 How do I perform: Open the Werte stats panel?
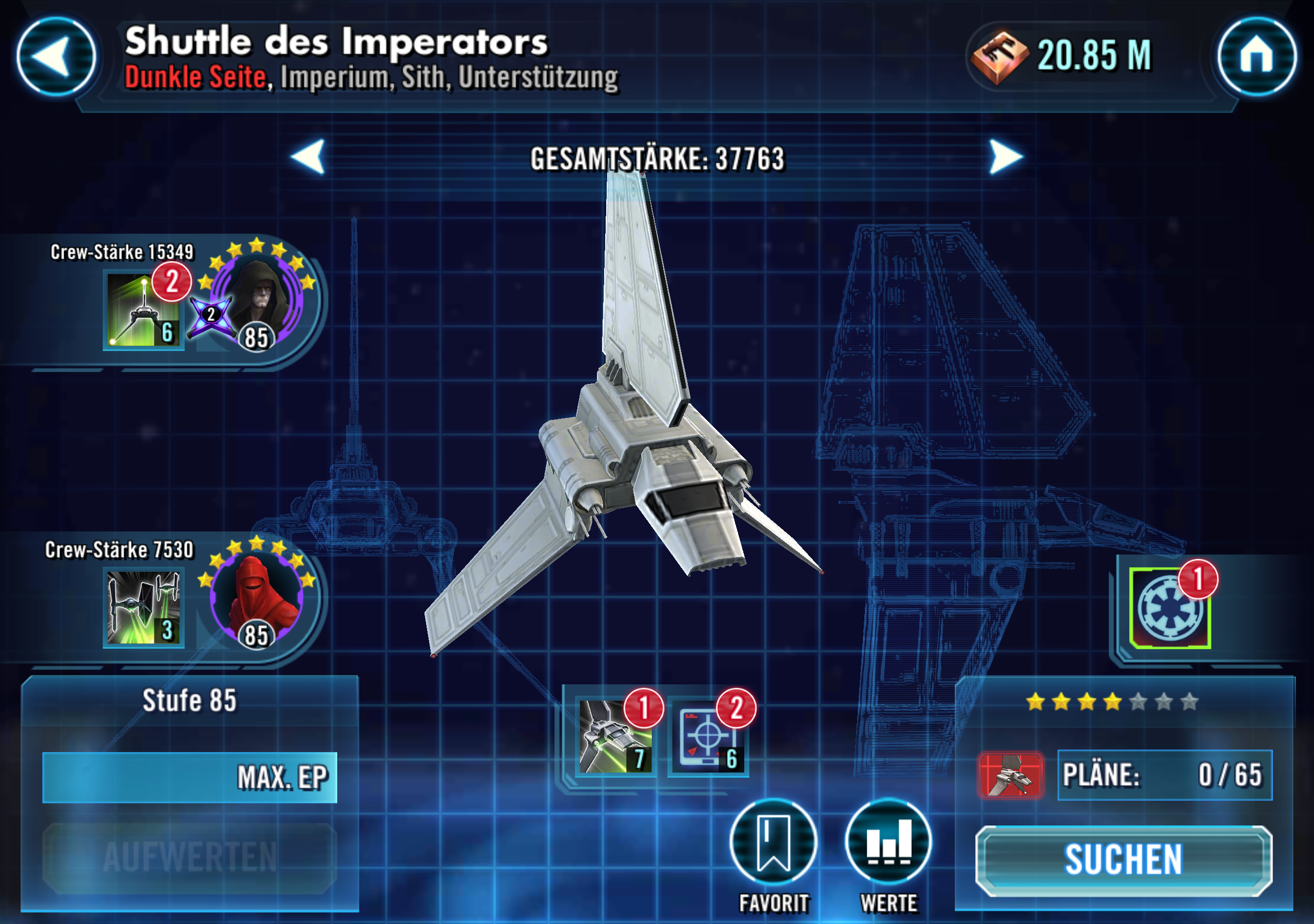click(888, 841)
